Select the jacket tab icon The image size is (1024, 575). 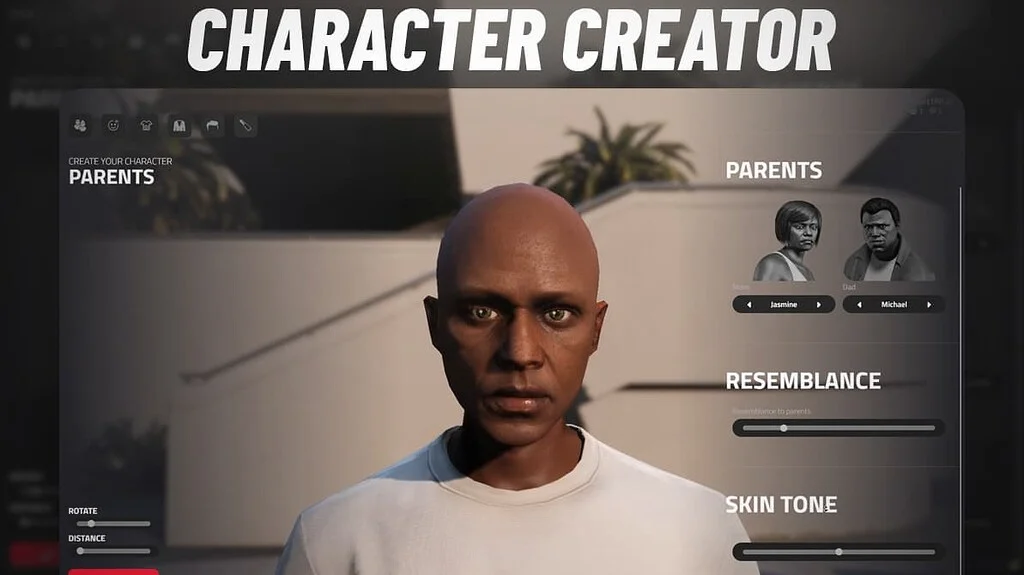pyautogui.click(x=179, y=125)
